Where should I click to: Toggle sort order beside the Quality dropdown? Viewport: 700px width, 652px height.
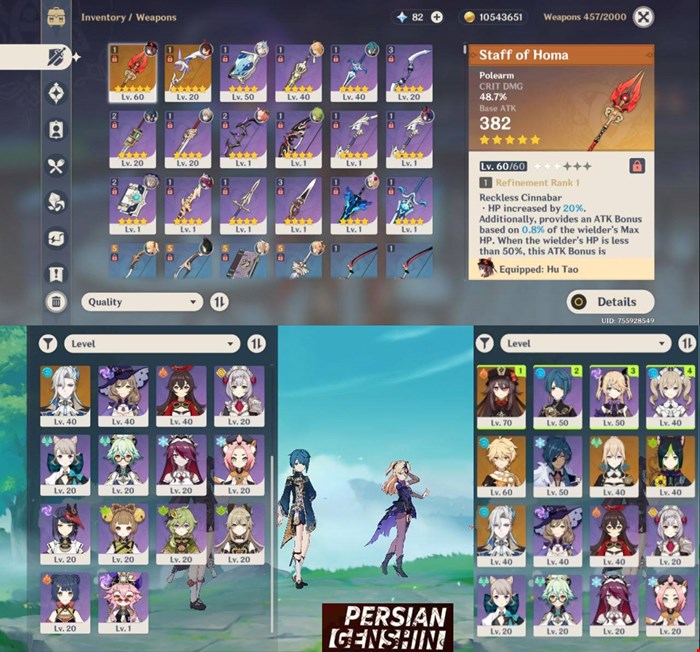pyautogui.click(x=220, y=301)
